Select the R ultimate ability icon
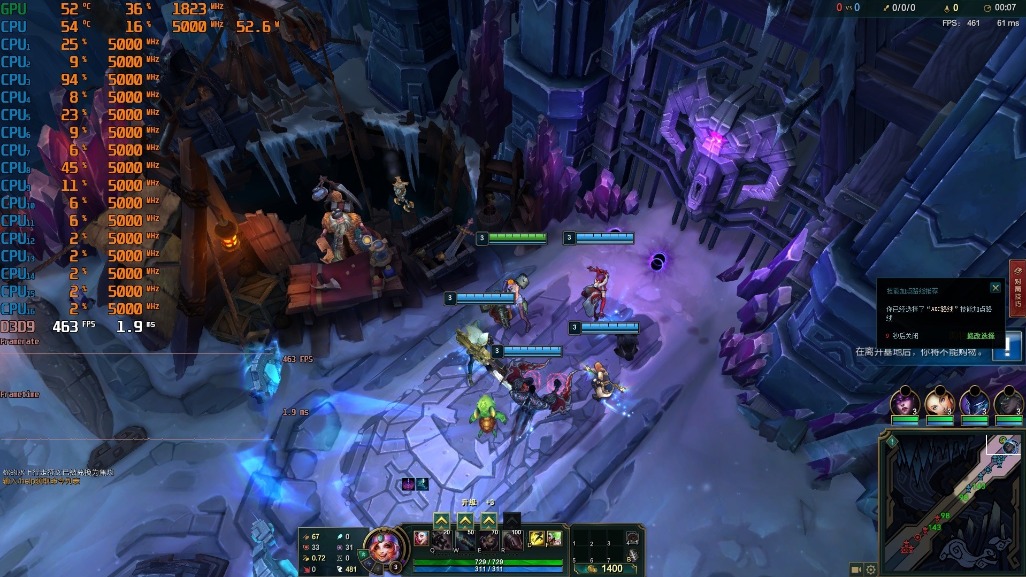This screenshot has height=577, width=1026. 512,541
